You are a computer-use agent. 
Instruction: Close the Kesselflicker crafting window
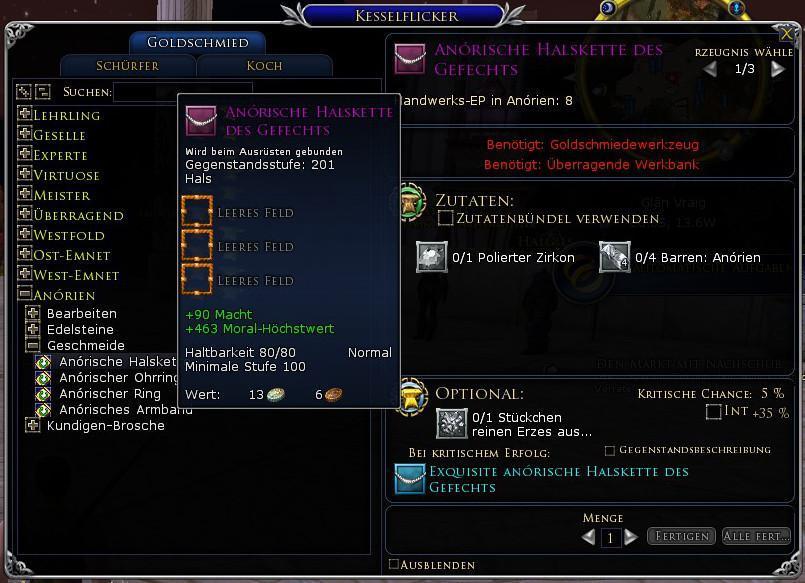point(787,33)
